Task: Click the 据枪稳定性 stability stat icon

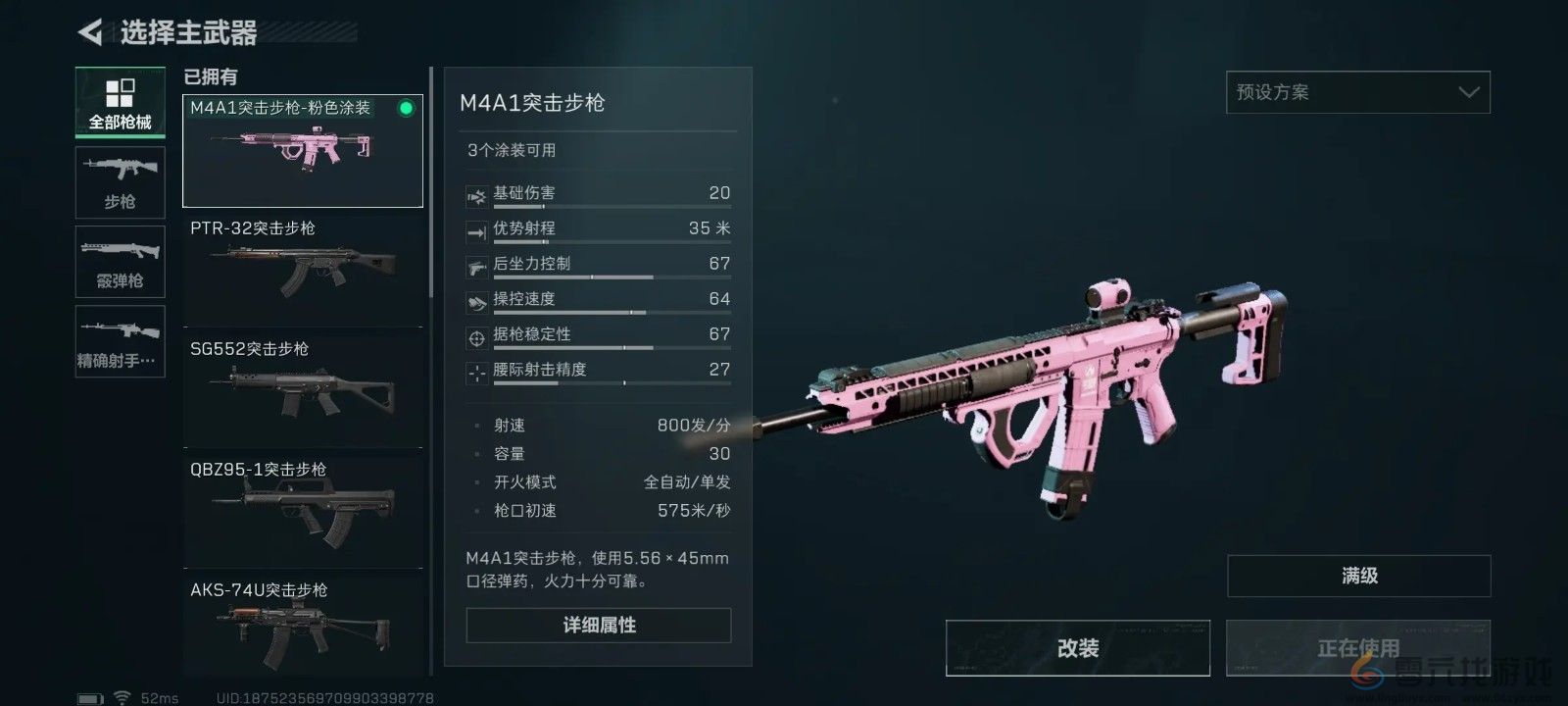Action: tap(477, 338)
